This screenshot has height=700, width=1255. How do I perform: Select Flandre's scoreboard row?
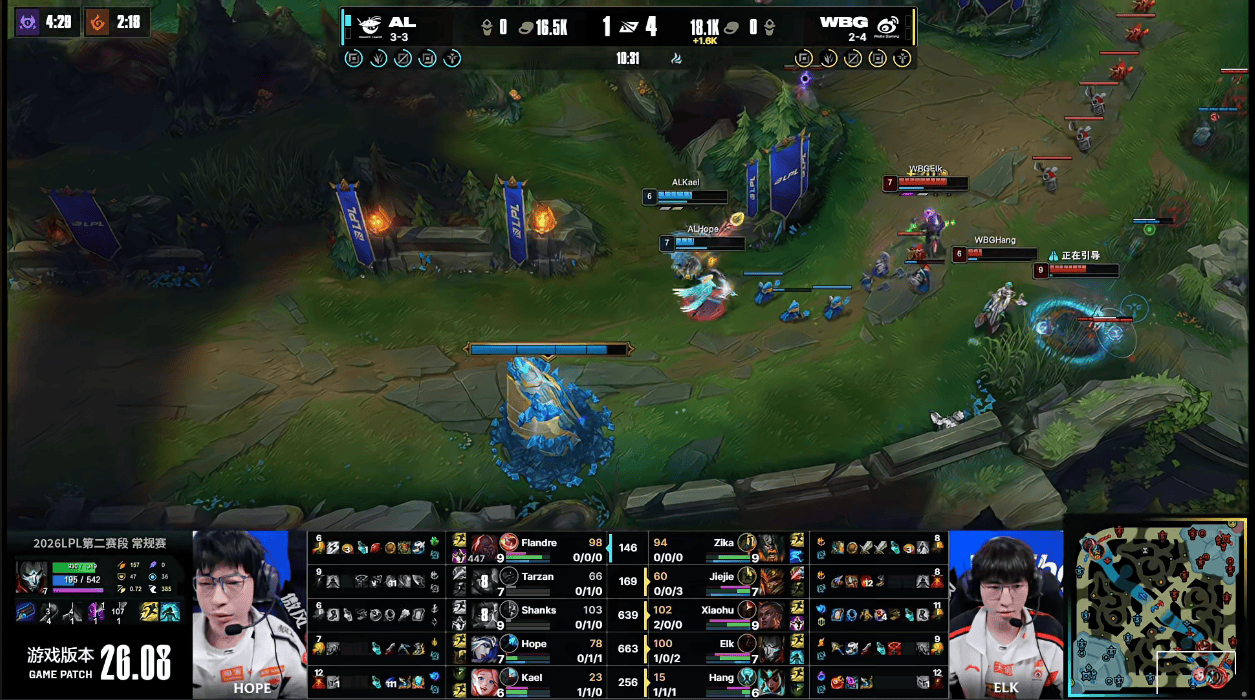click(x=538, y=548)
